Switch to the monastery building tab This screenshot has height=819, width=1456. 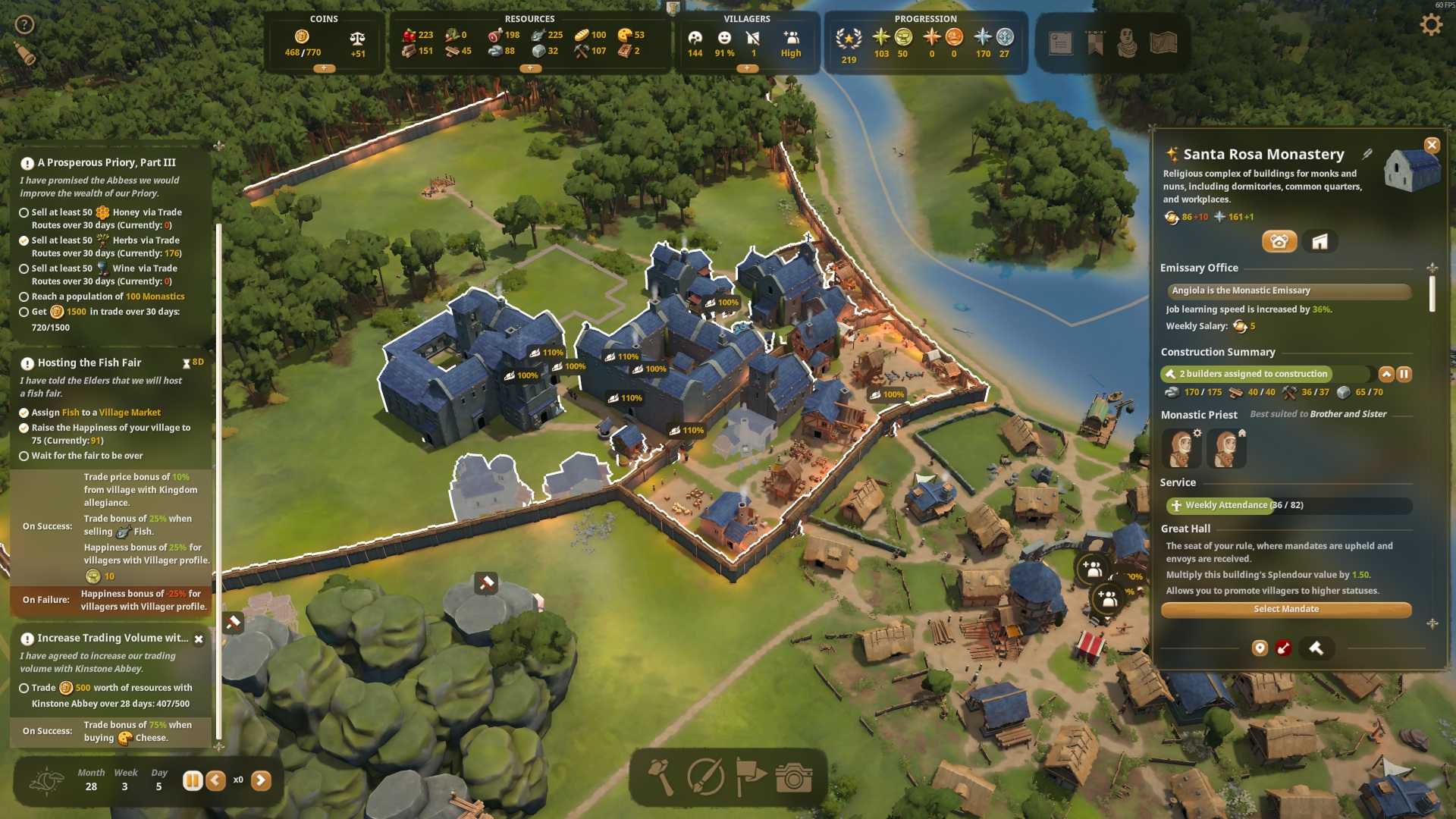tap(1319, 242)
